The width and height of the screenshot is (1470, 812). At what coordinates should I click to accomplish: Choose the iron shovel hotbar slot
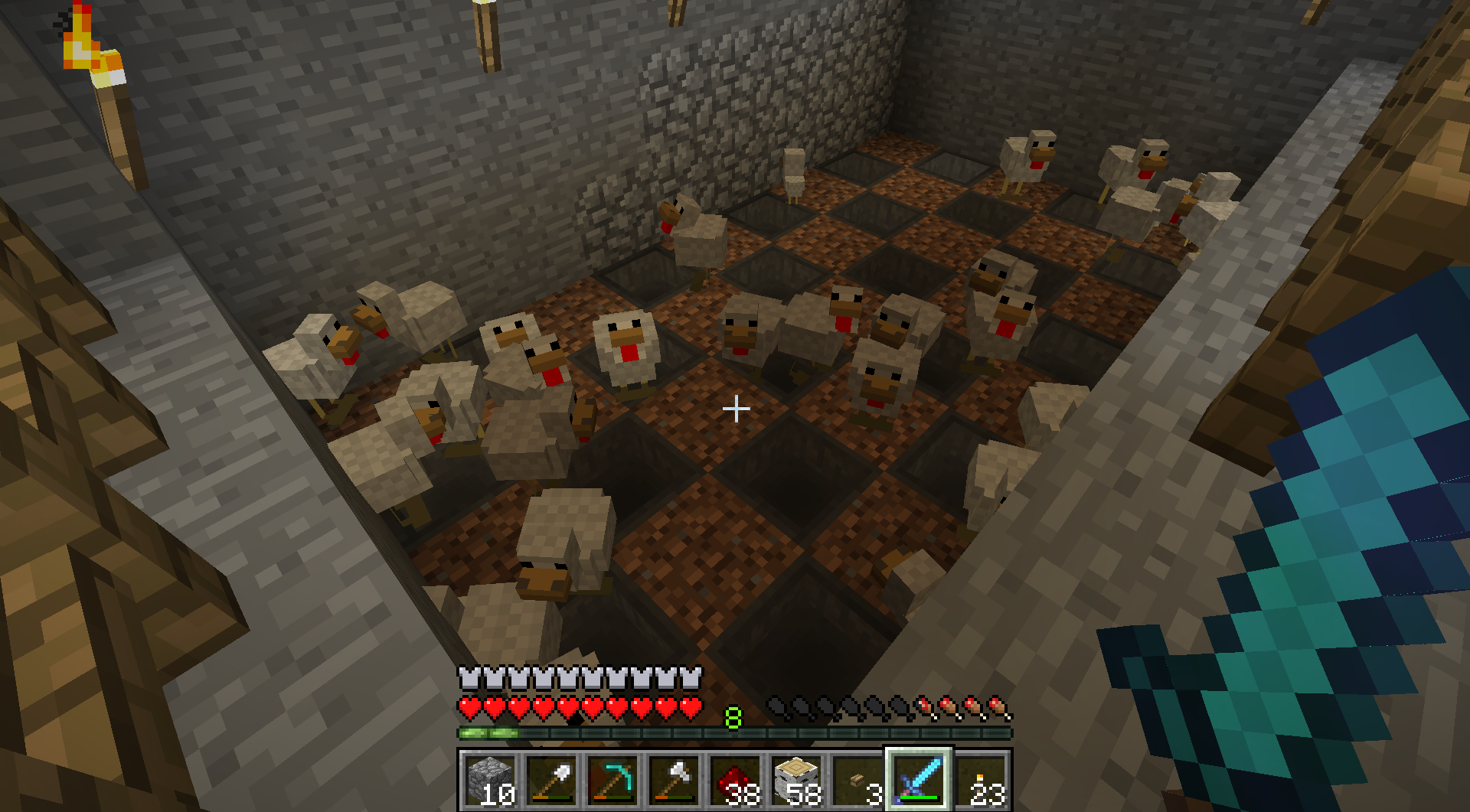[551, 781]
